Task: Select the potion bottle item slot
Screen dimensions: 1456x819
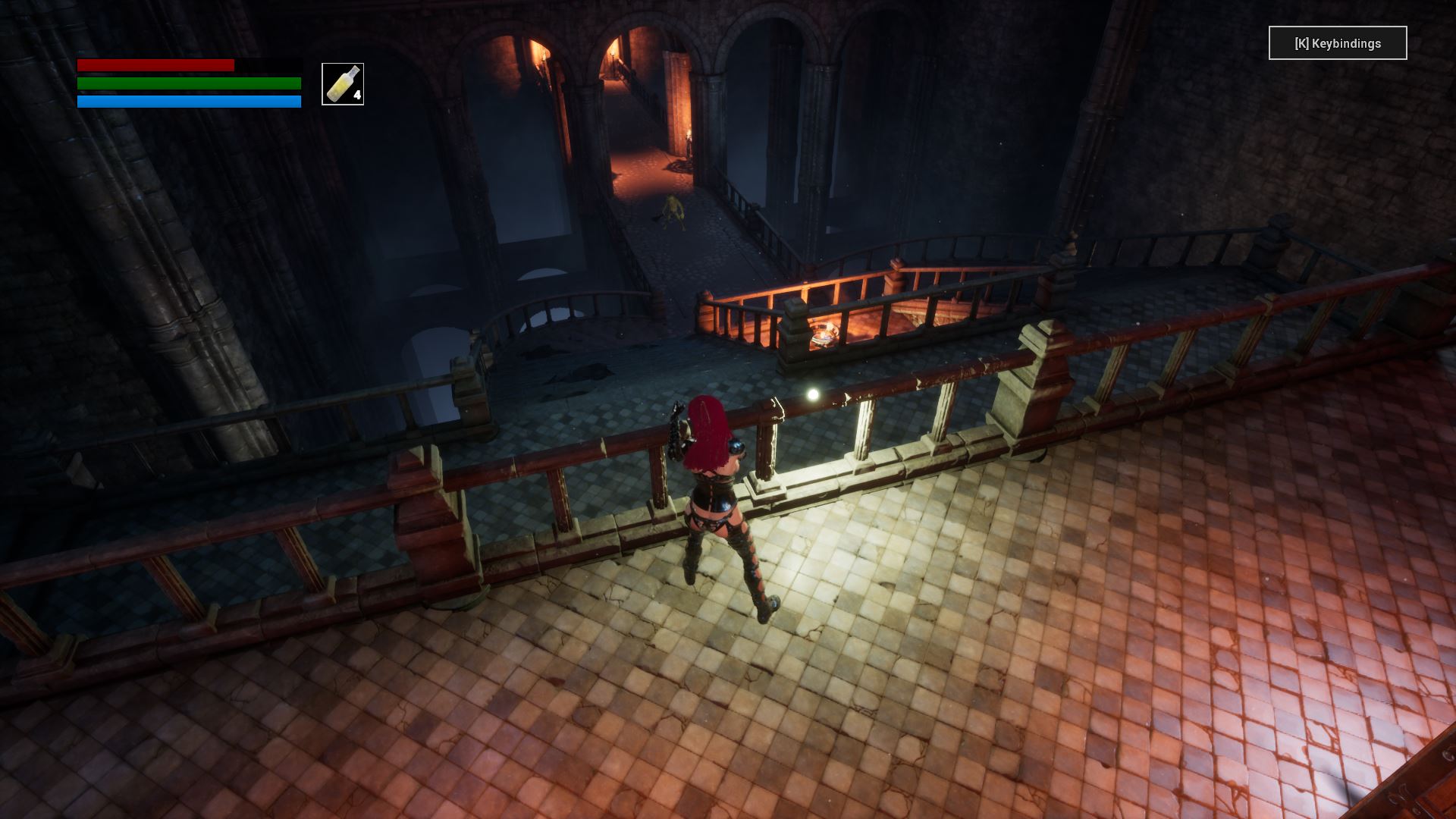Action: (x=343, y=84)
